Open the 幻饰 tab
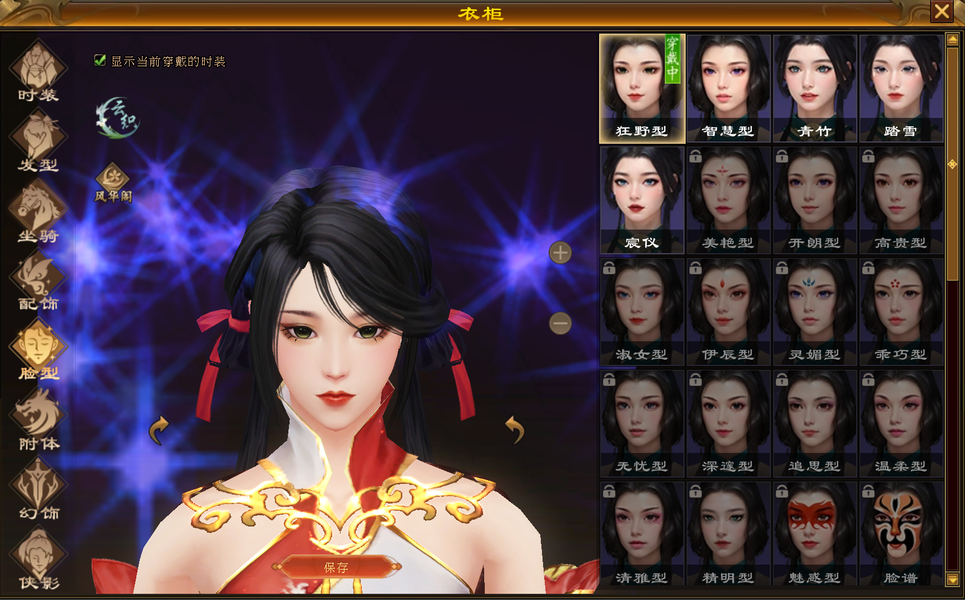Screen dimensions: 965x600 coord(38,489)
